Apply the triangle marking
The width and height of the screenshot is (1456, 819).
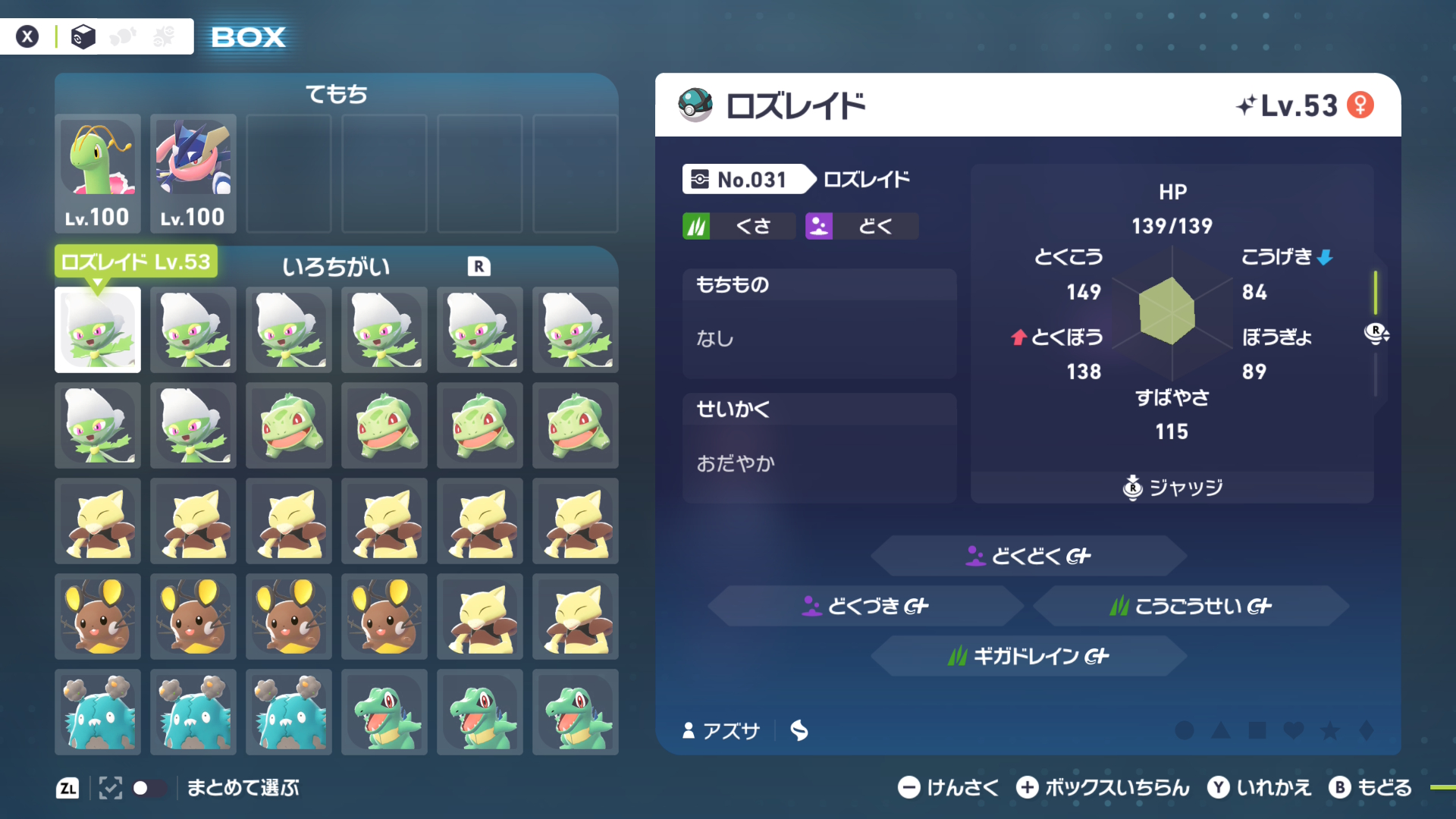(x=1221, y=730)
